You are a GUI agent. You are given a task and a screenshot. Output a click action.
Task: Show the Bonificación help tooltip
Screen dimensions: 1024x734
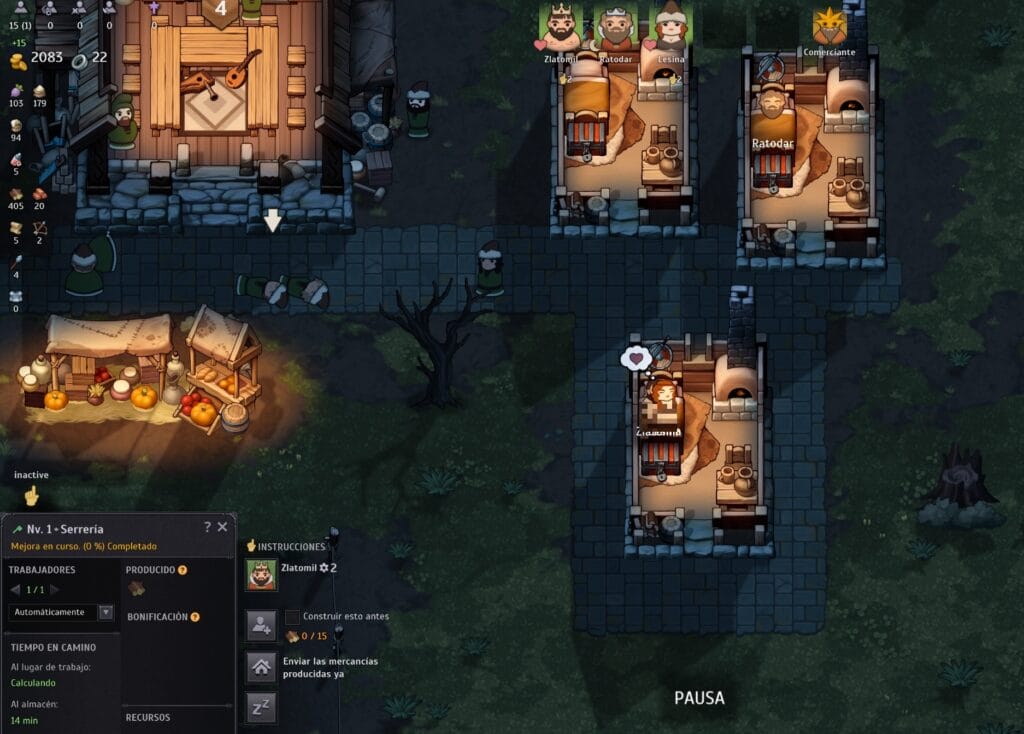click(195, 617)
